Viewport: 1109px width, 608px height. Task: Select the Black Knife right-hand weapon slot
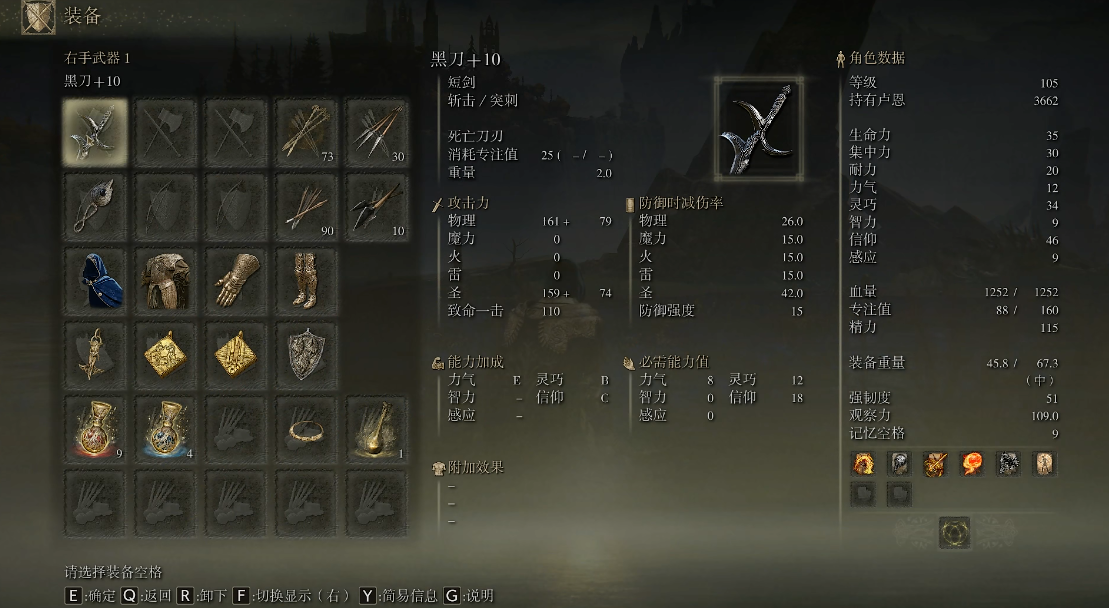tap(95, 132)
